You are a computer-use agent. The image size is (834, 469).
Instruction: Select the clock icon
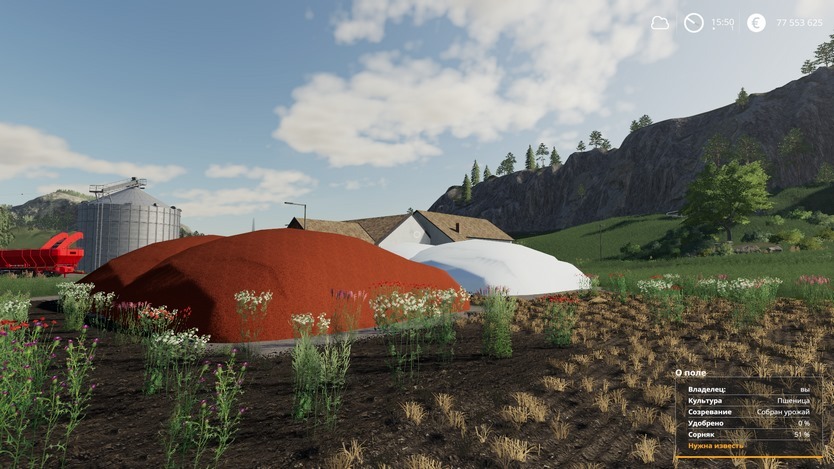[x=693, y=22]
